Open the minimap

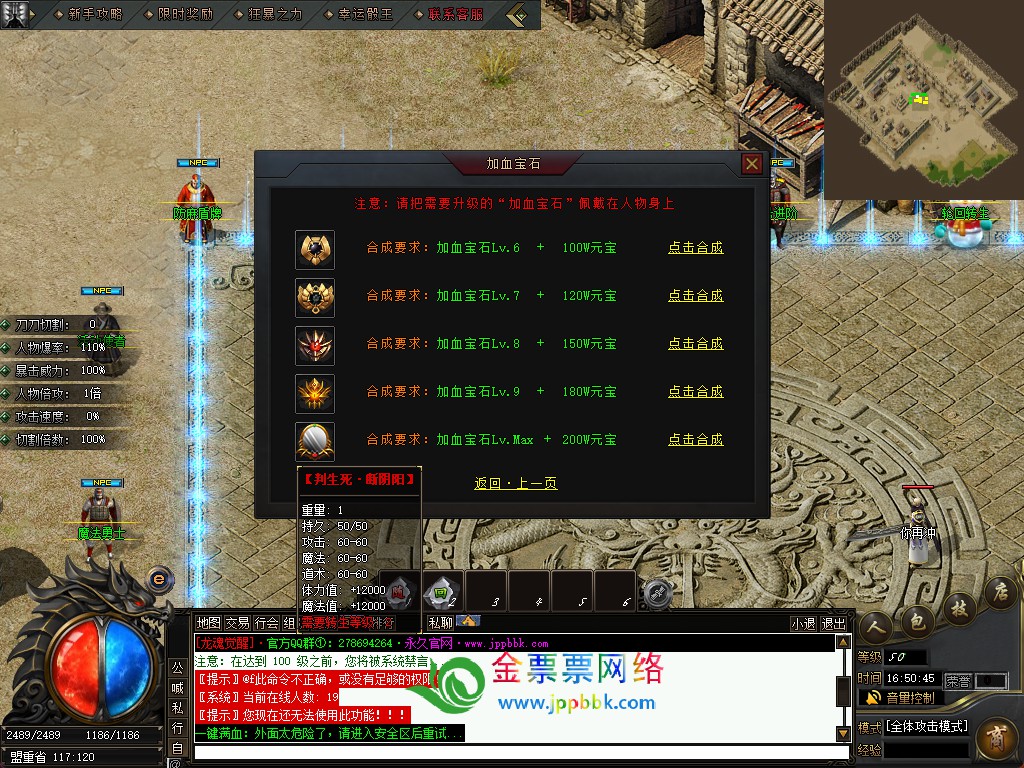click(923, 99)
